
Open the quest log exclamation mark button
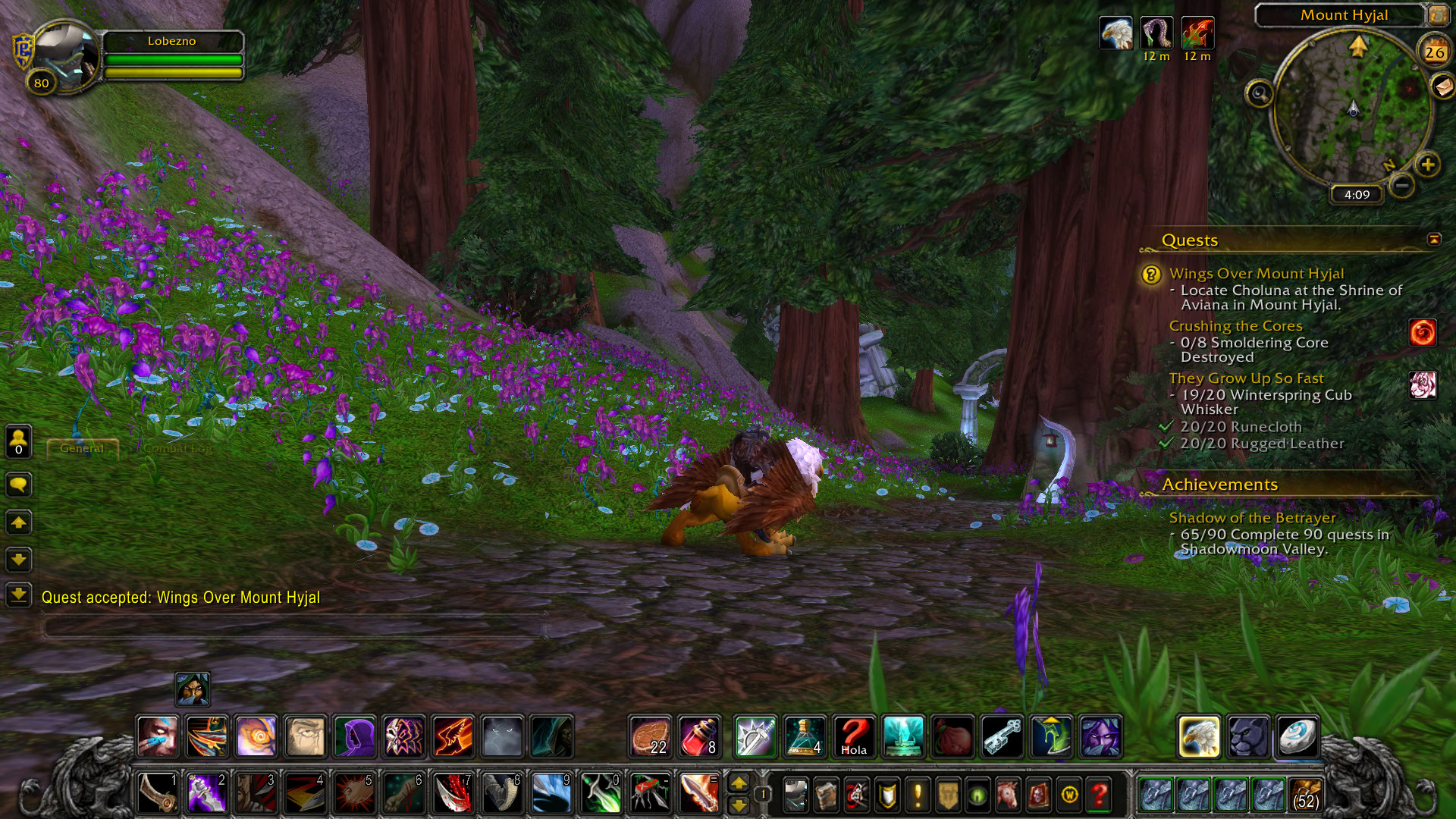918,795
